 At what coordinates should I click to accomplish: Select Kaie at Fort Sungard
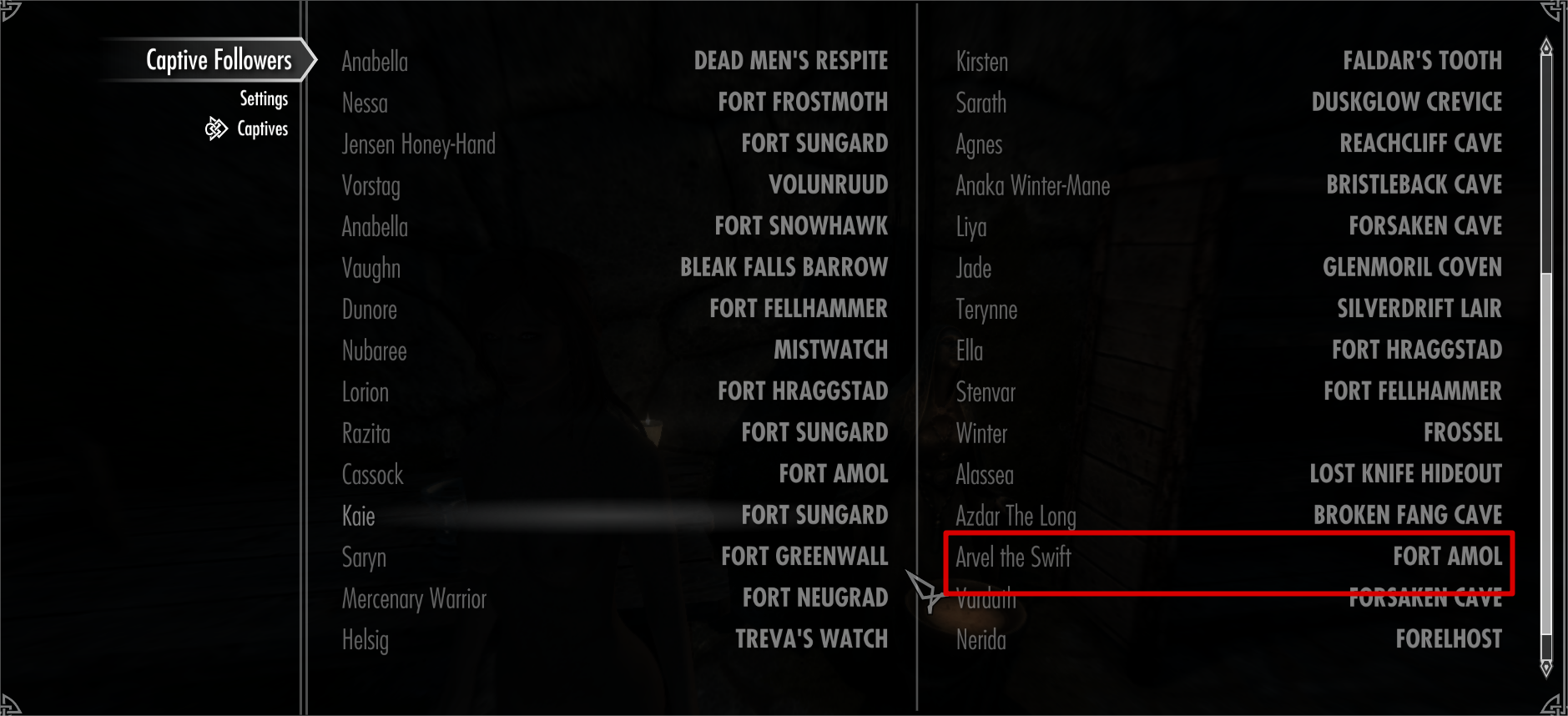click(618, 515)
